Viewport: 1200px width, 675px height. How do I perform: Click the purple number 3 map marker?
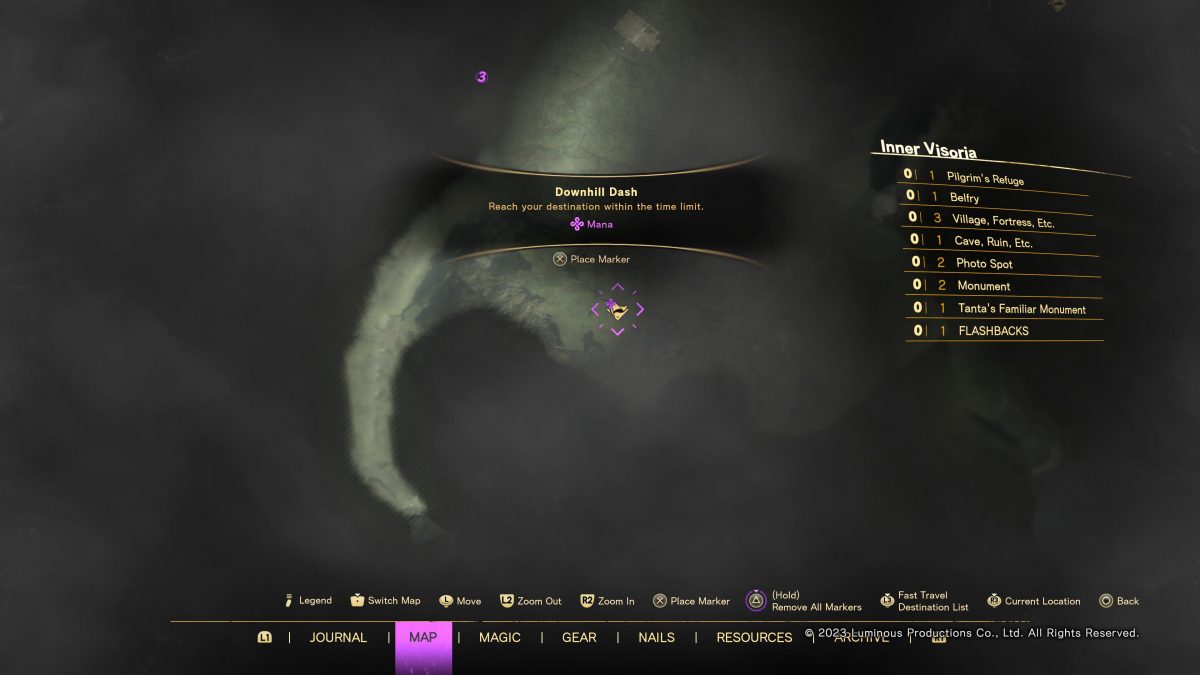(482, 77)
